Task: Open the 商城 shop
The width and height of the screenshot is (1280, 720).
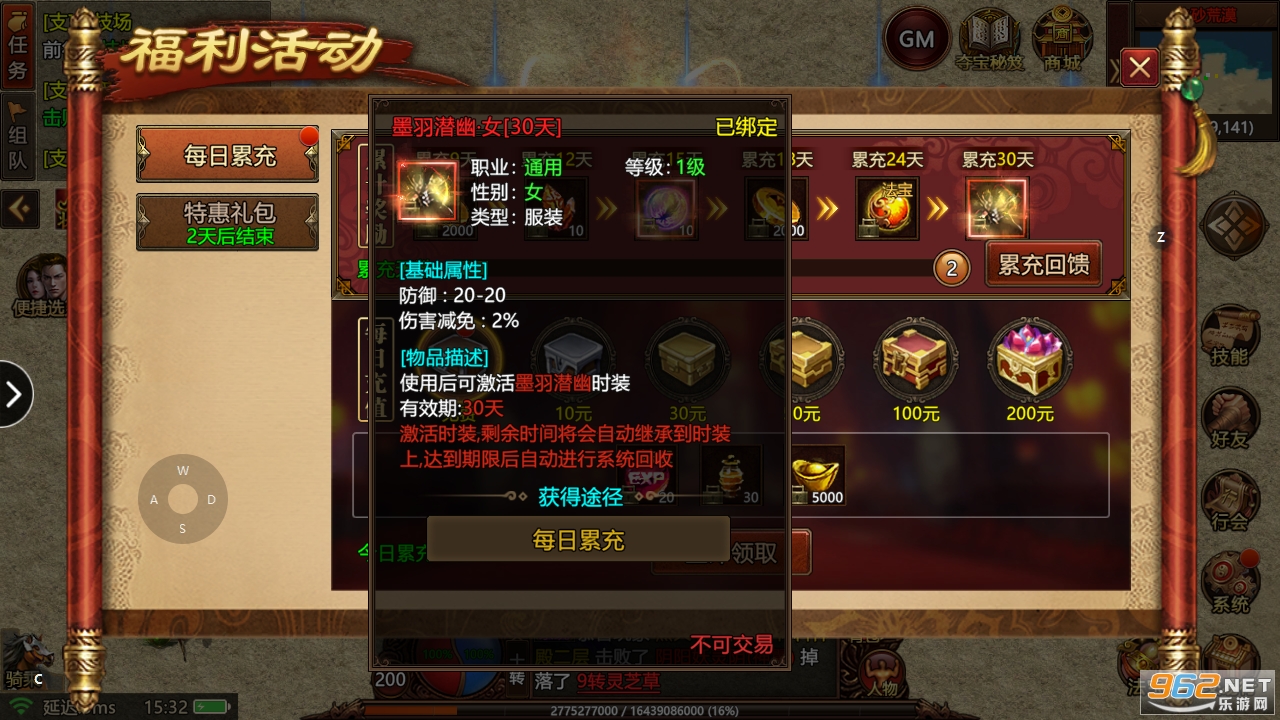Action: coord(1062,38)
